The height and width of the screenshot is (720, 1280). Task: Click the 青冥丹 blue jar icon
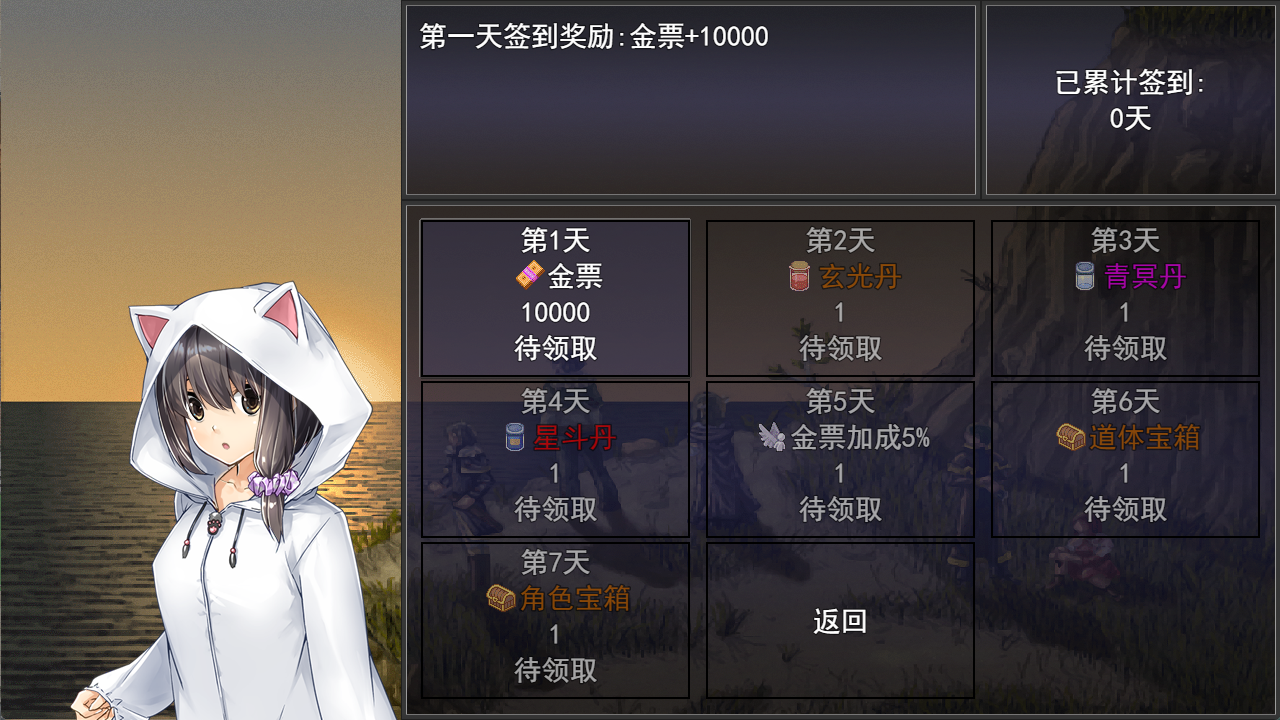[1084, 276]
